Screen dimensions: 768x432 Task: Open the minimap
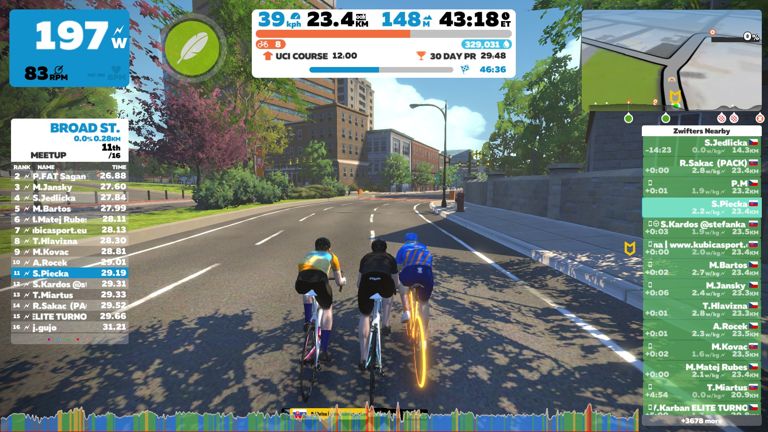point(672,62)
